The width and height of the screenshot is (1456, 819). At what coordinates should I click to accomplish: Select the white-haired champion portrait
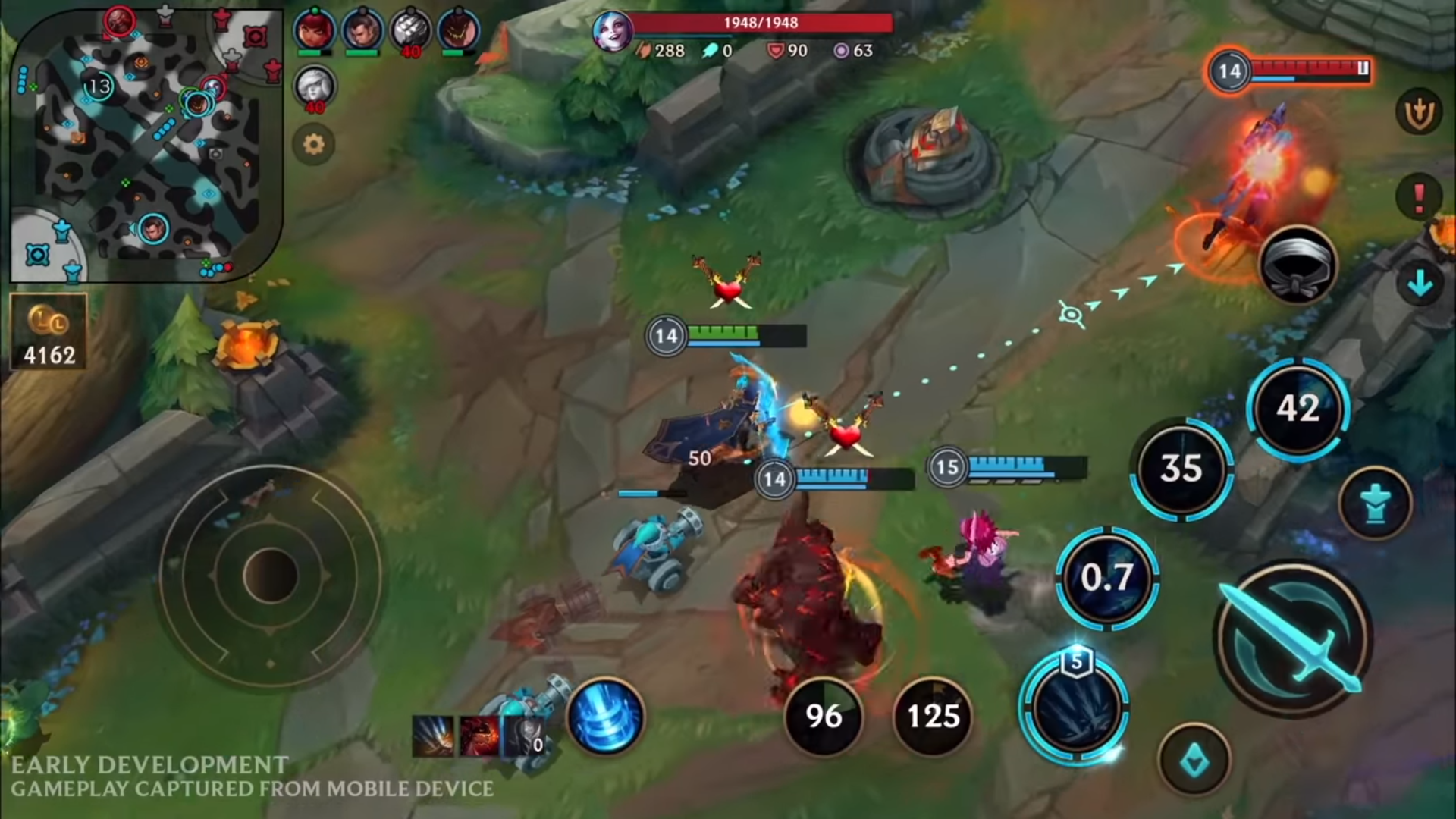point(314,85)
